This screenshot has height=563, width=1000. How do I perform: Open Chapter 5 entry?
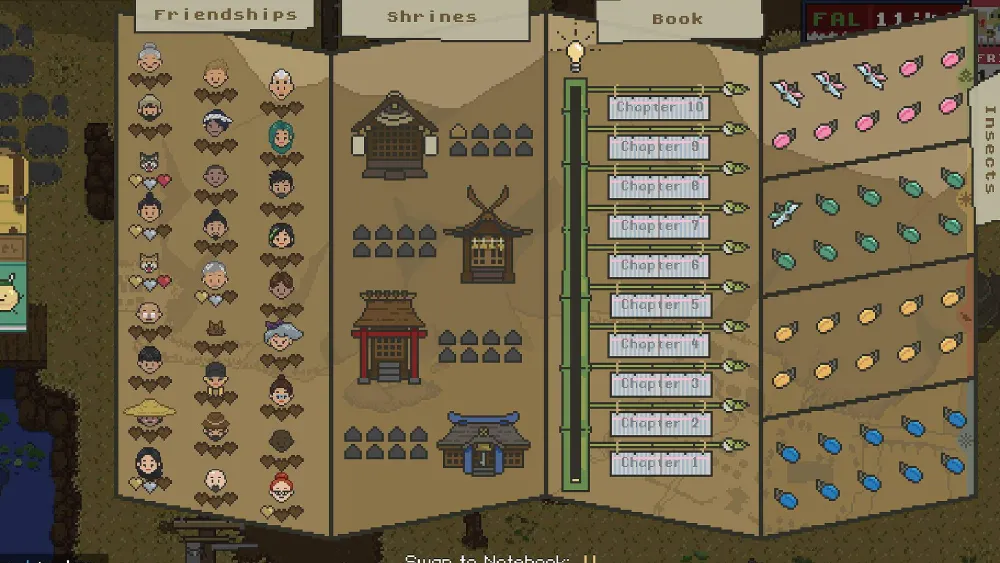[660, 305]
